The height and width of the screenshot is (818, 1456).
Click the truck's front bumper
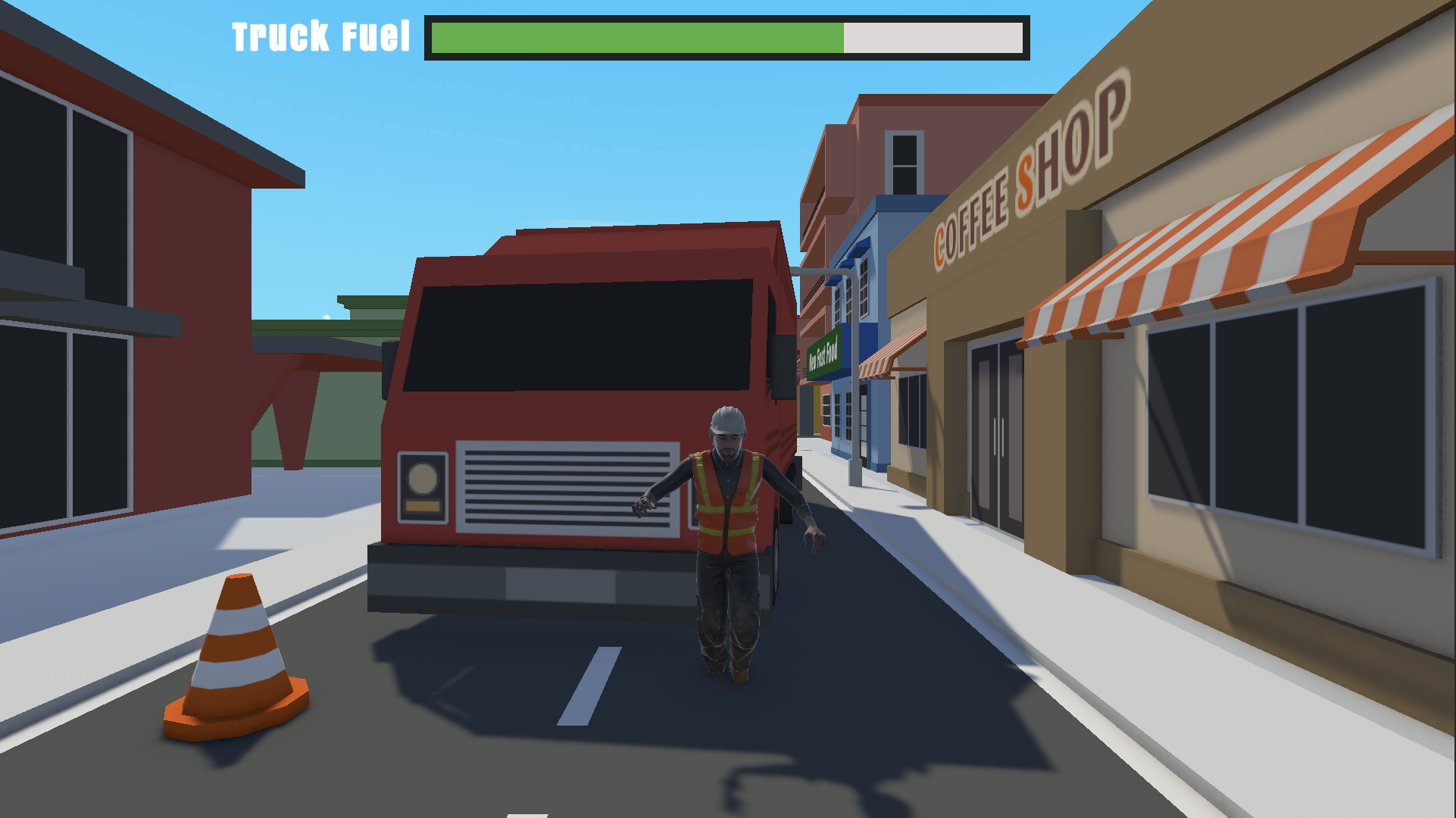530,576
